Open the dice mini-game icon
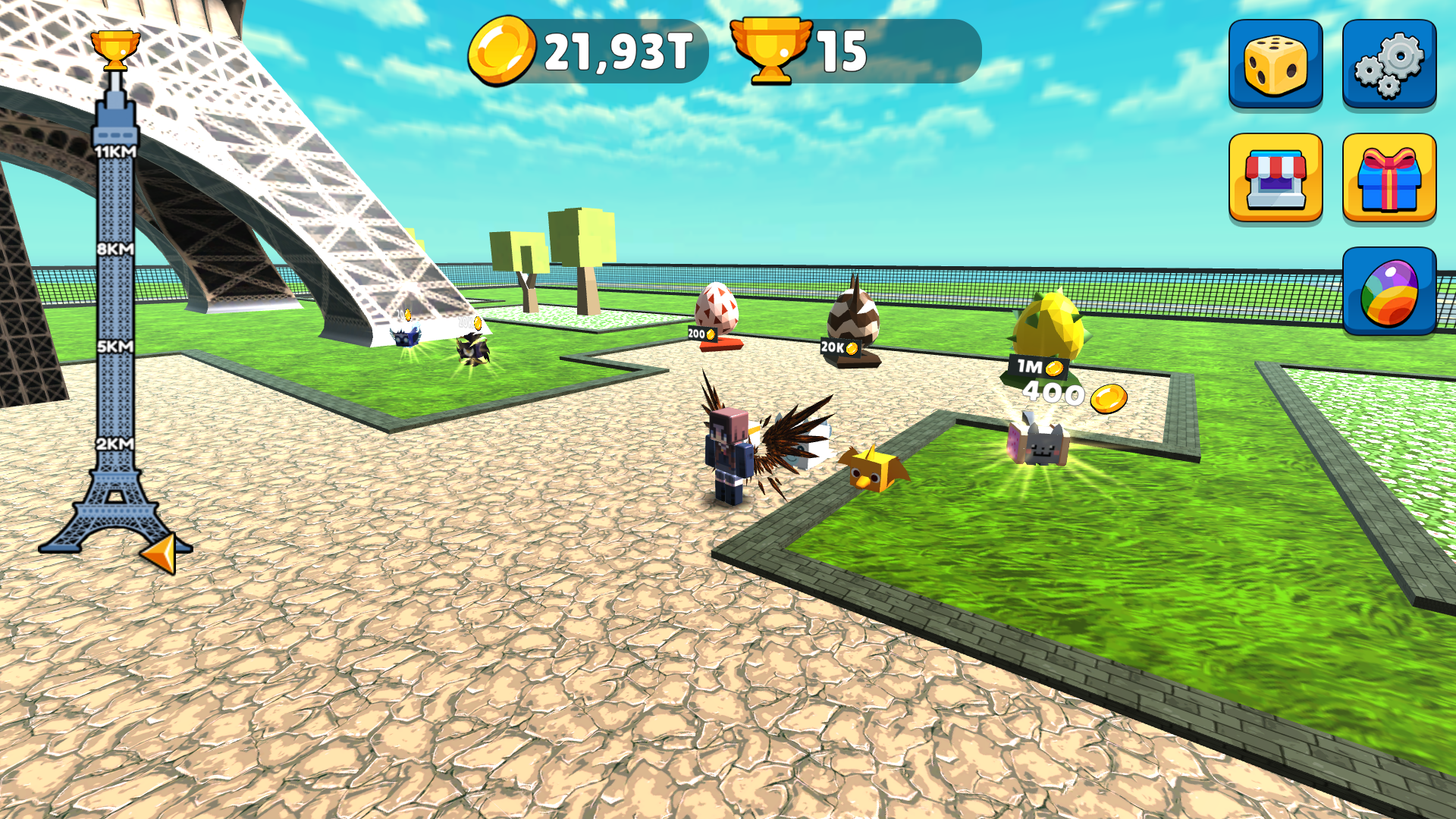 coord(1276,64)
